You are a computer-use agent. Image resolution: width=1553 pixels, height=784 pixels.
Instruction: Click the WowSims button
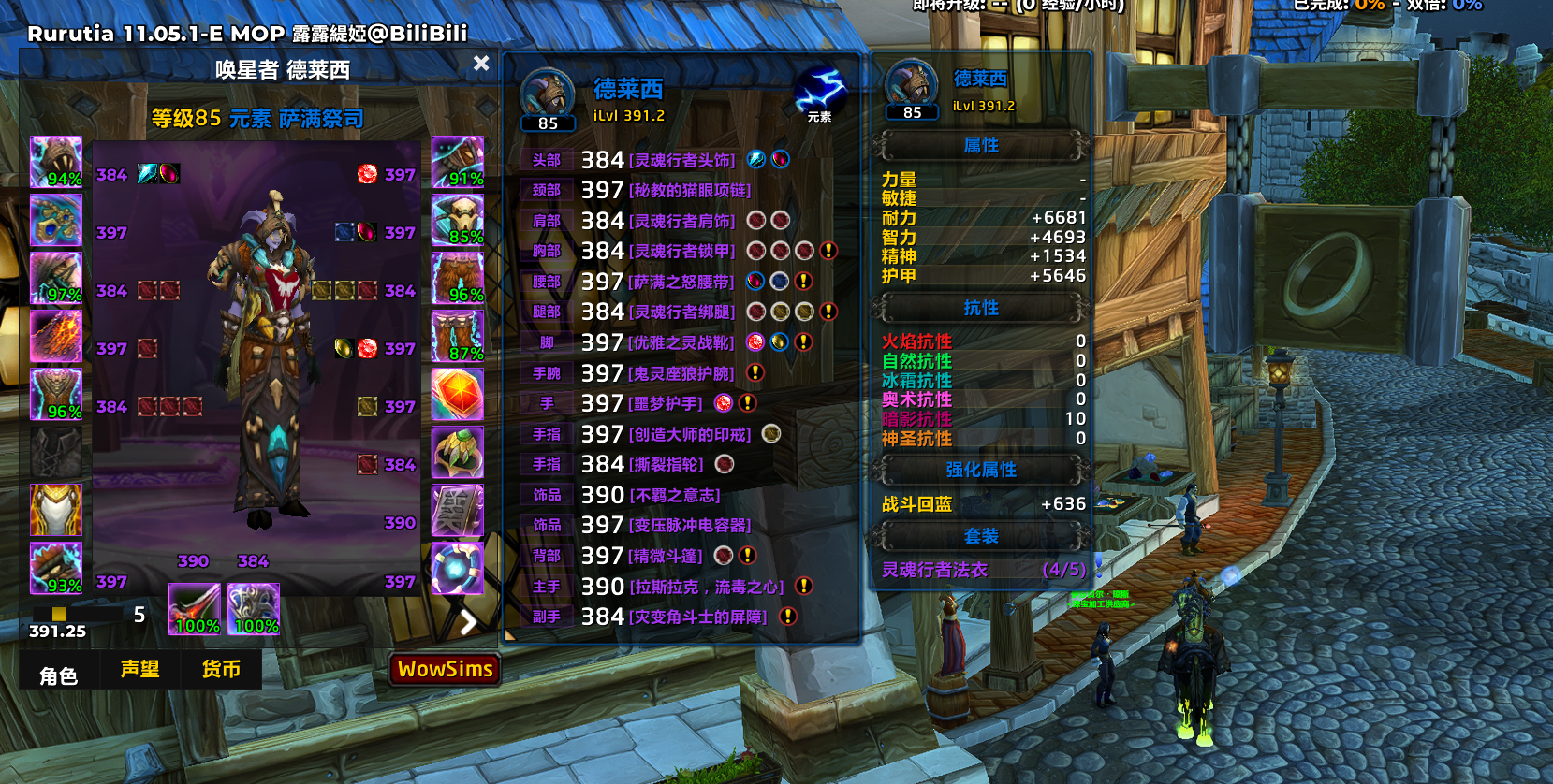point(445,669)
